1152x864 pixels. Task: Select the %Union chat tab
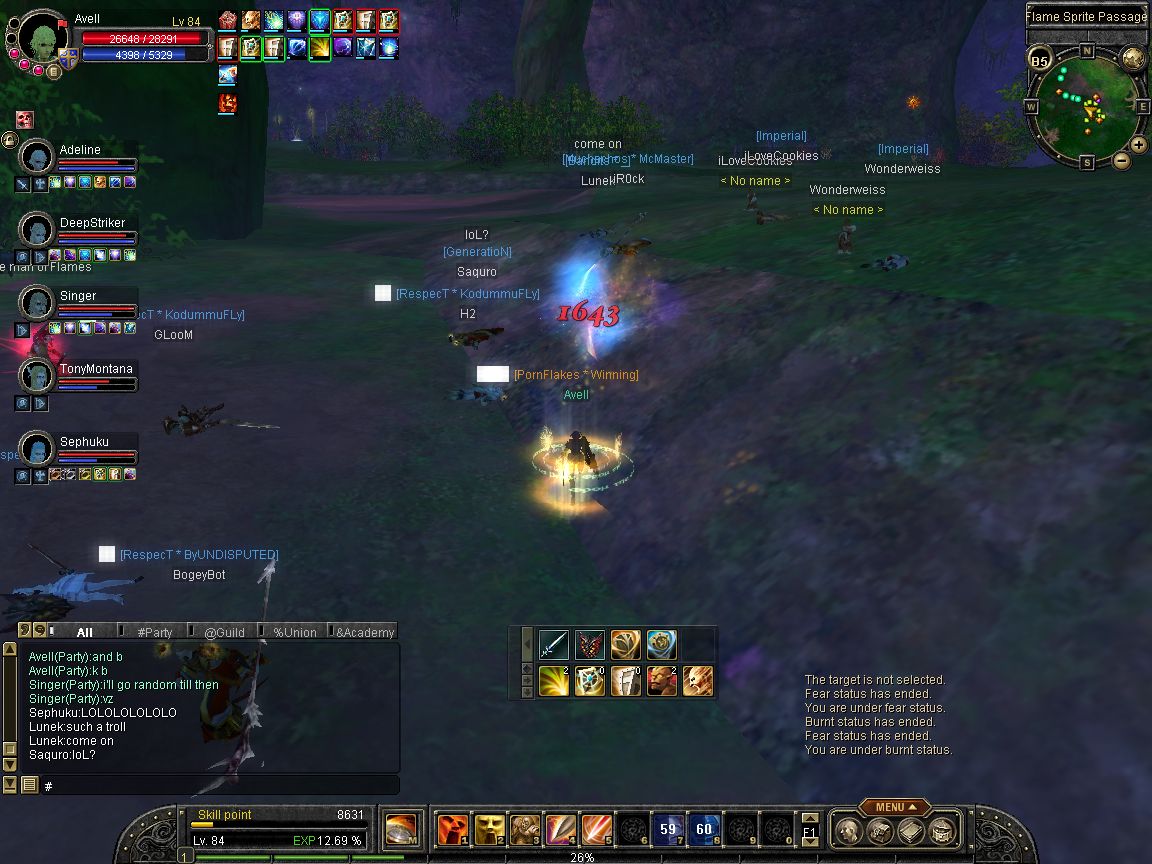tap(294, 632)
